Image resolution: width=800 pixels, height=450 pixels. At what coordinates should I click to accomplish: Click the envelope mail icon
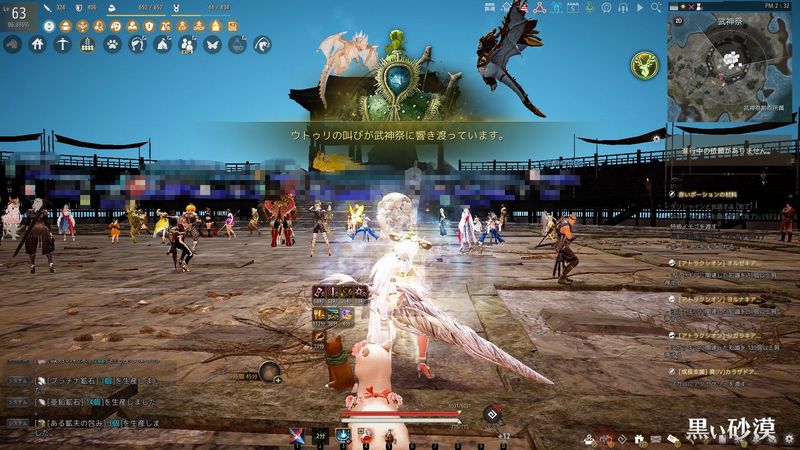pos(656,438)
